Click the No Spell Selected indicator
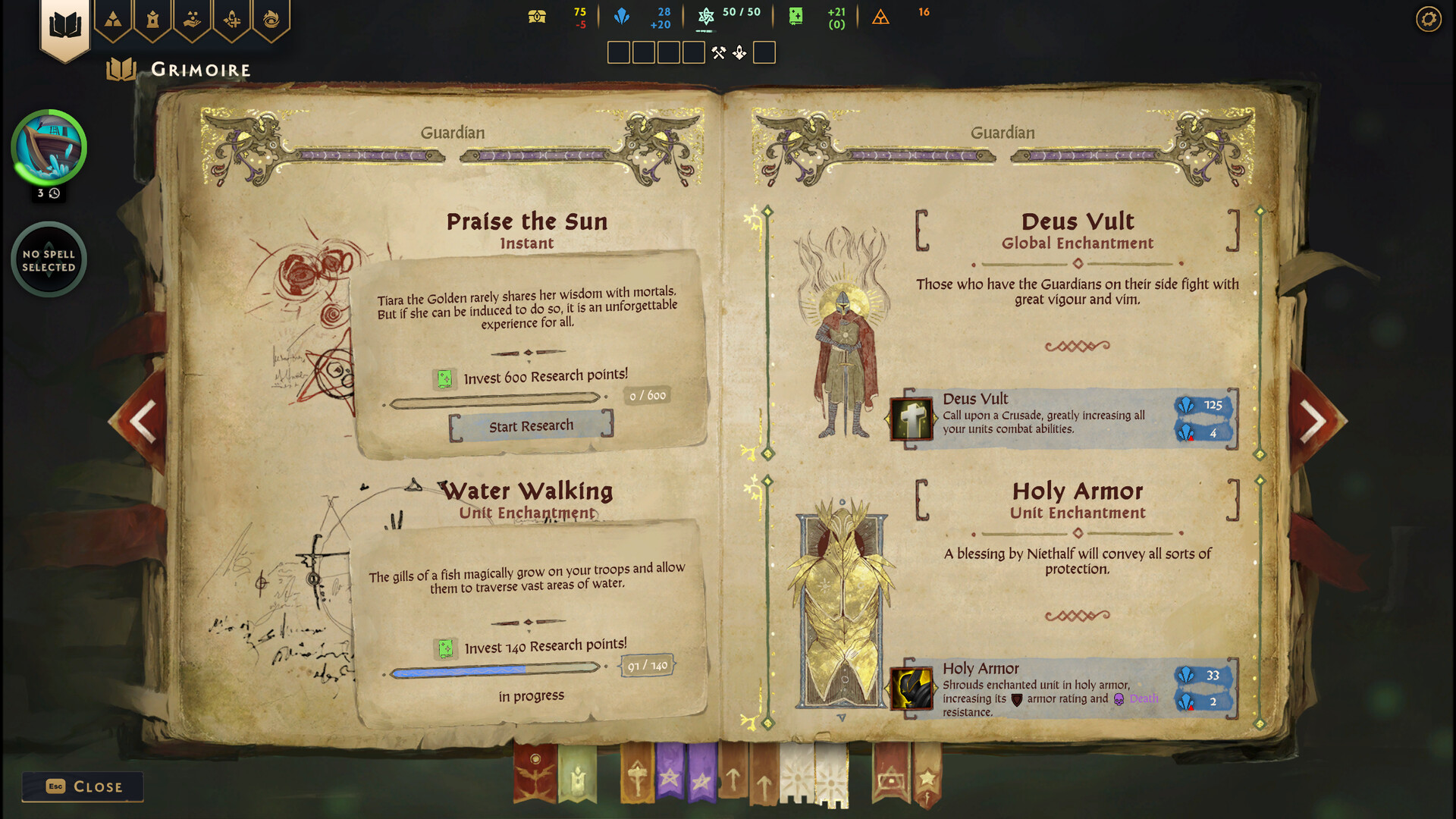The height and width of the screenshot is (819, 1456). click(49, 259)
